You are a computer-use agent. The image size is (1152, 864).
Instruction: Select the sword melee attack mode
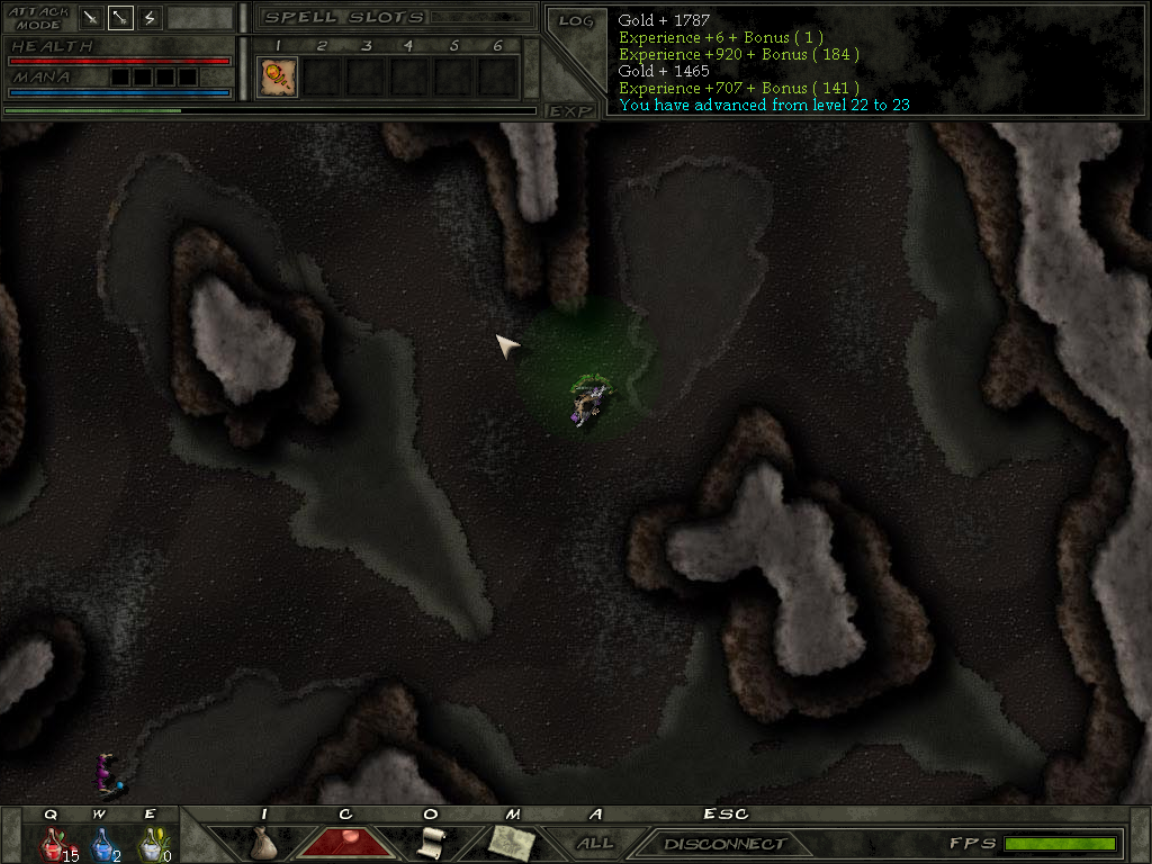[x=91, y=17]
